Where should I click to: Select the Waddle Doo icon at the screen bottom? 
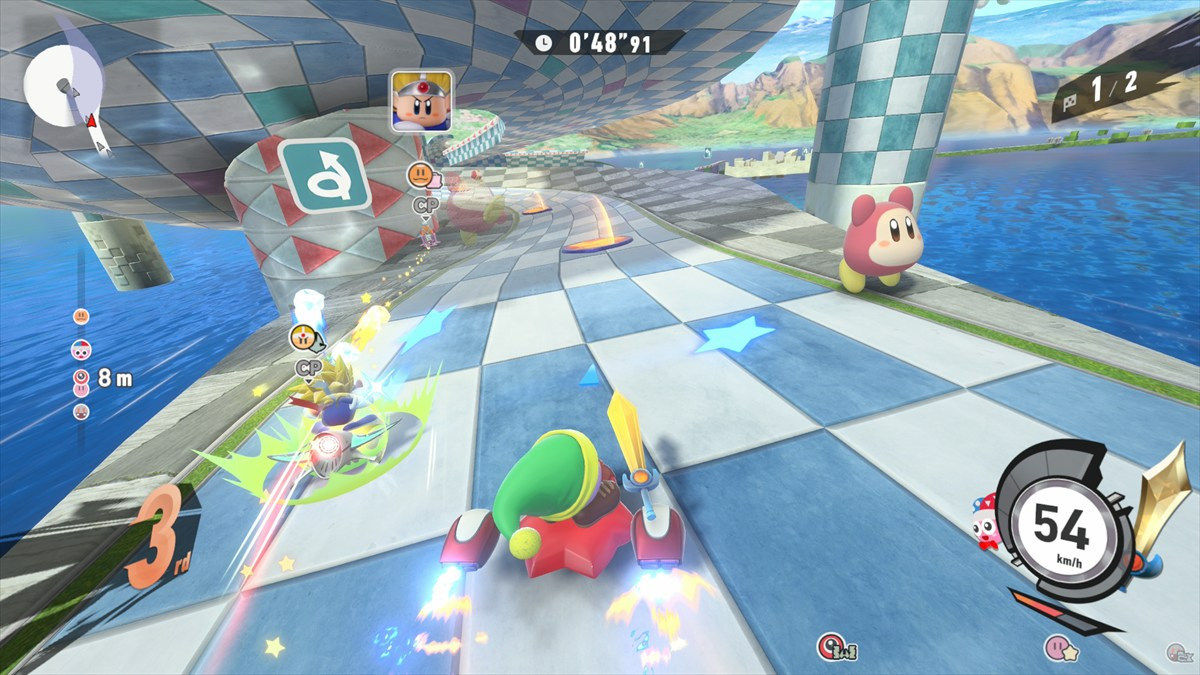pos(832,647)
